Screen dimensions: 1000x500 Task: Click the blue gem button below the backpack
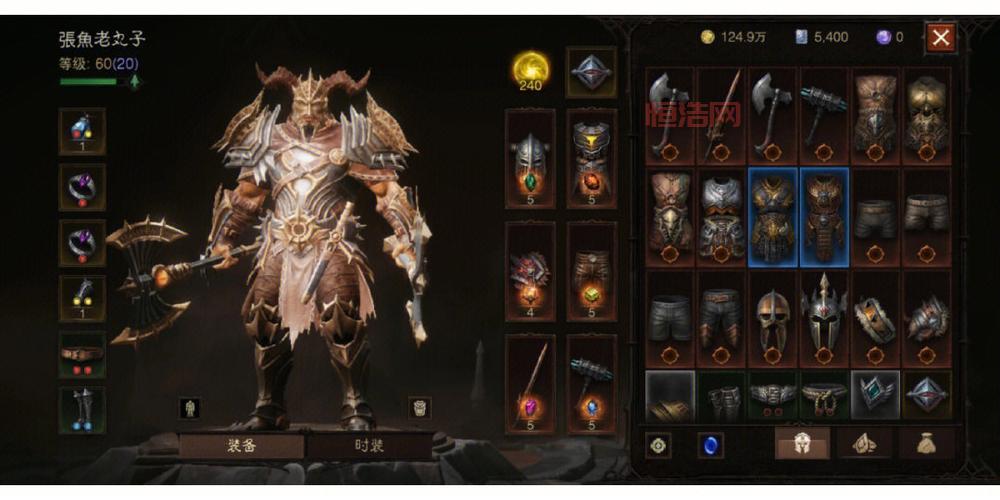710,445
